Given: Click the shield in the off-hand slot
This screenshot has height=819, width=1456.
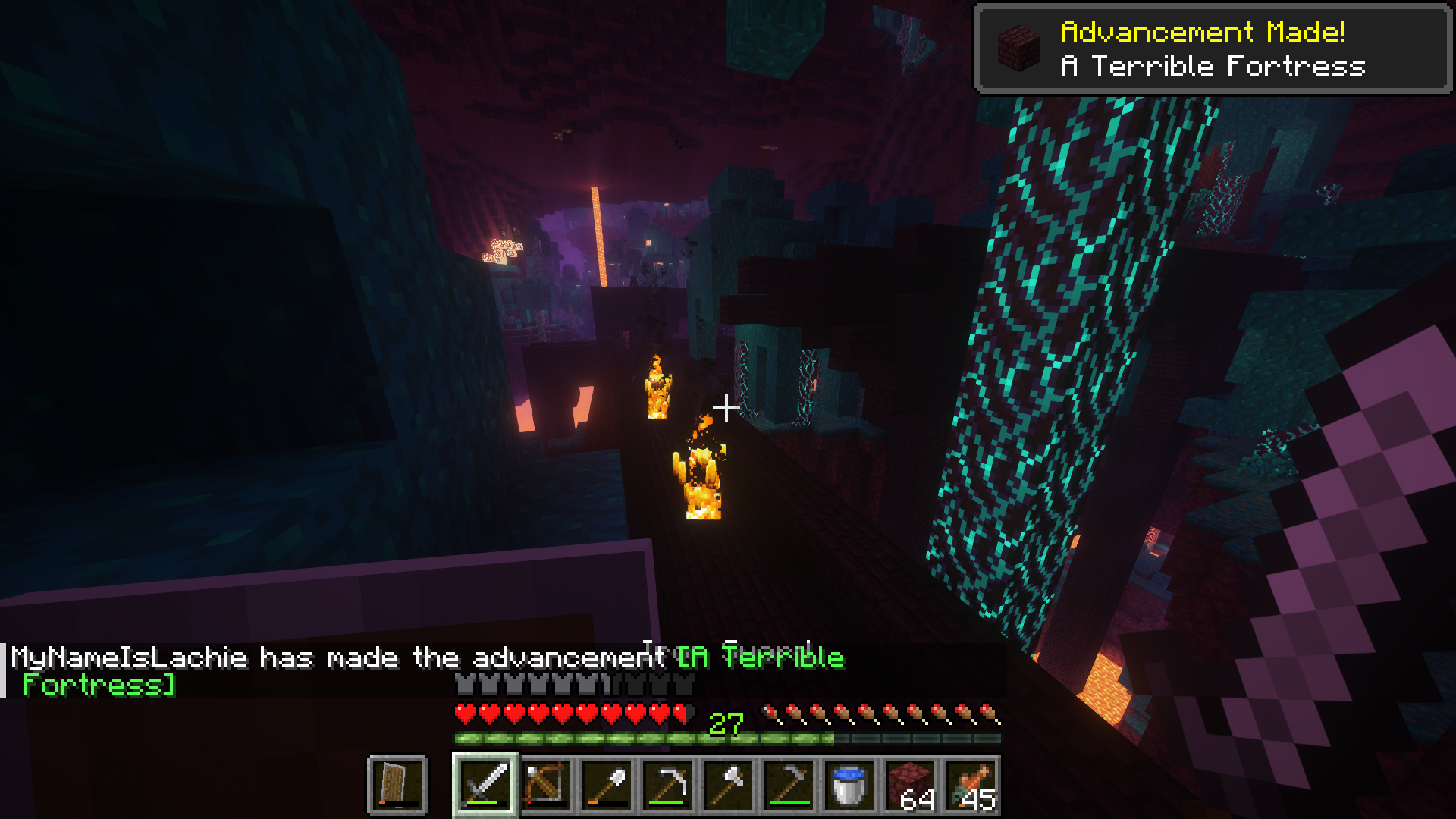Looking at the screenshot, I should 397,785.
